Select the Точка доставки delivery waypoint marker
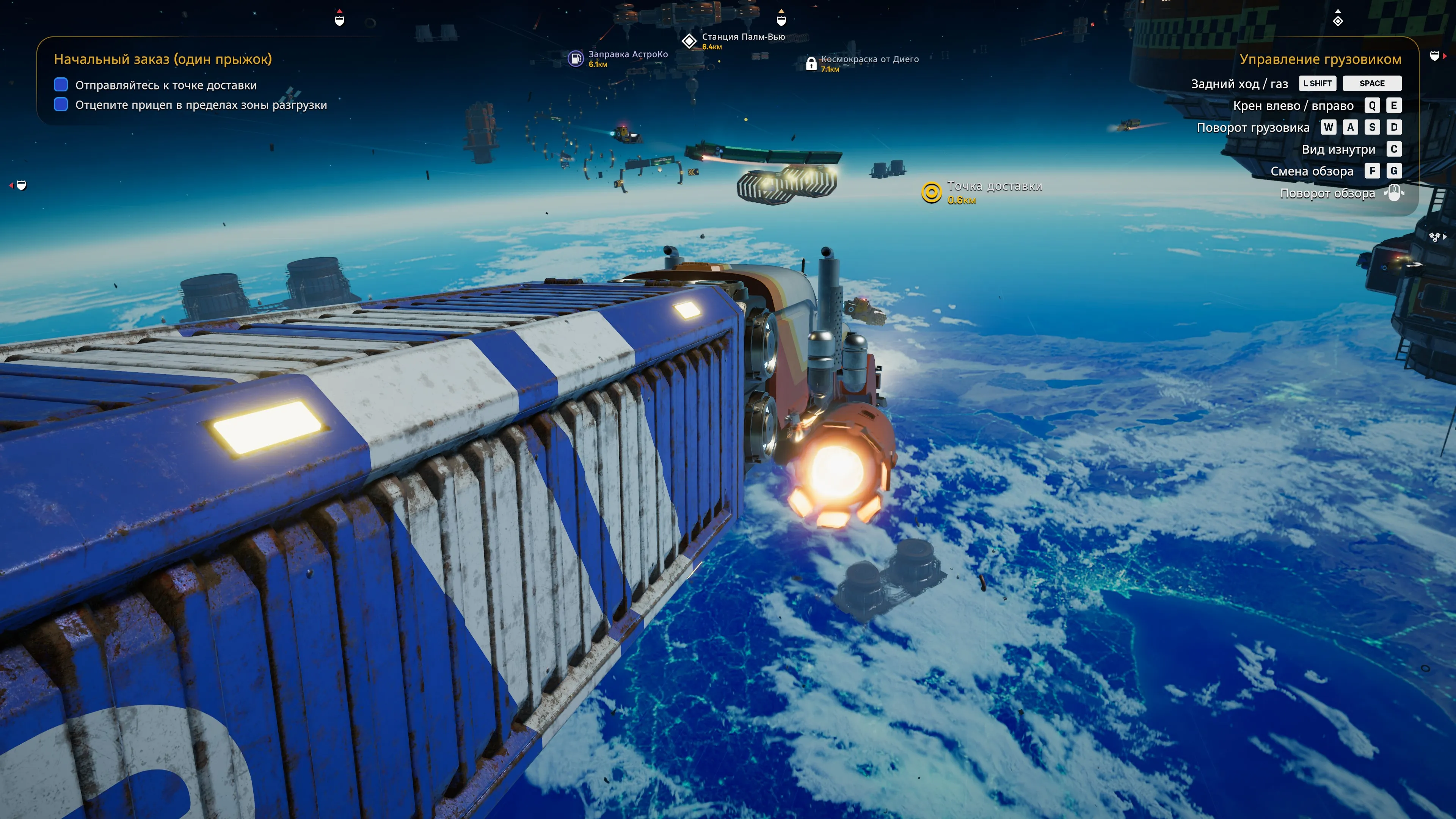Viewport: 1456px width, 819px height. click(x=931, y=192)
